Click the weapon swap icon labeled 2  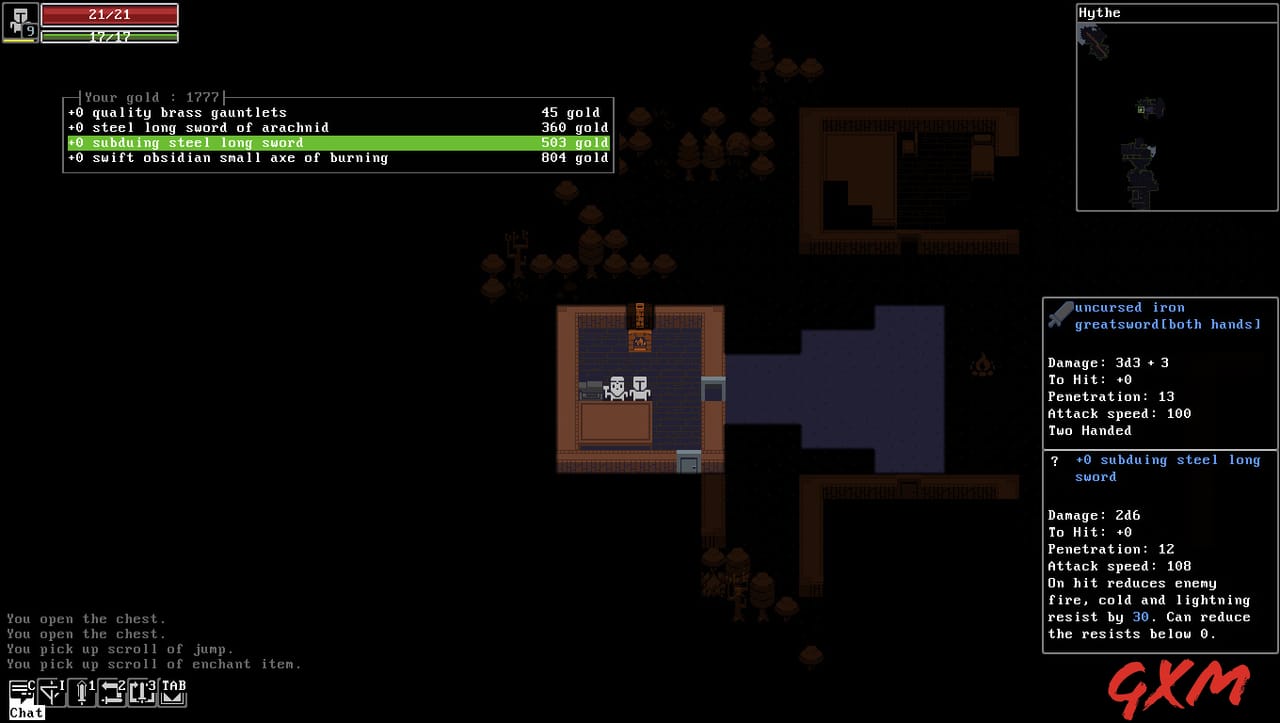(112, 690)
